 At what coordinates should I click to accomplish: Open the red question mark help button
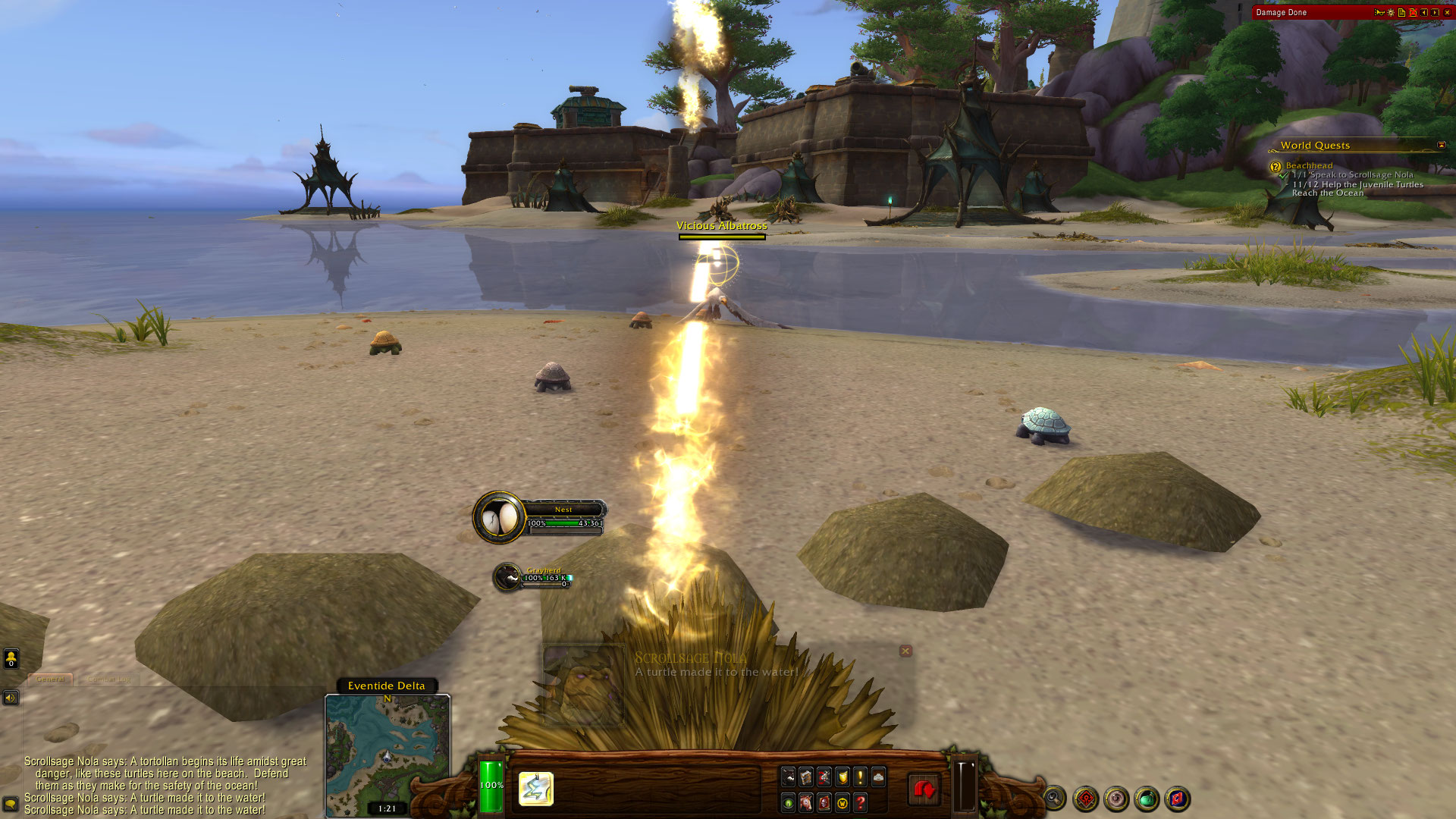tap(860, 802)
